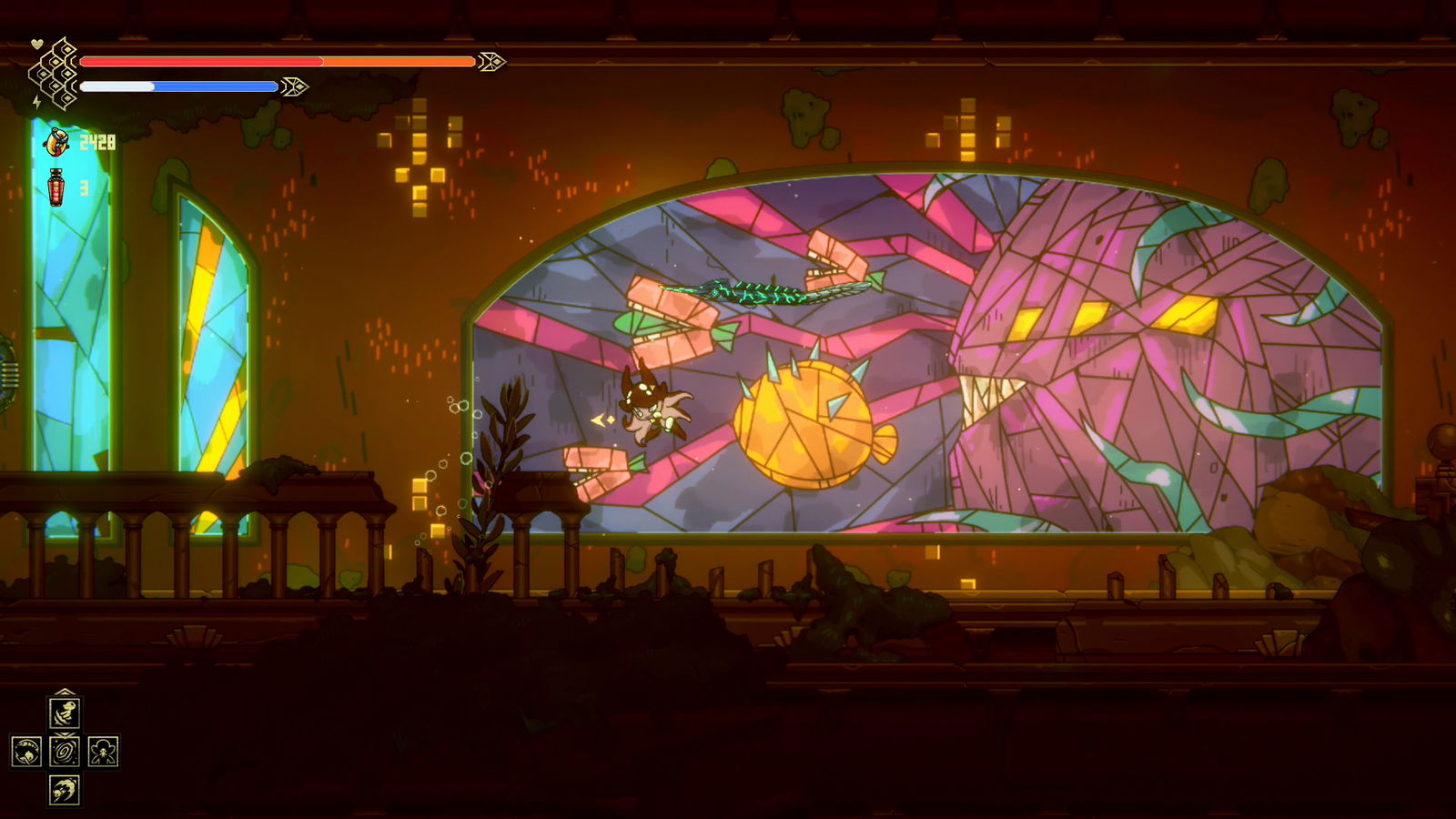The height and width of the screenshot is (819, 1456).
Task: Click the heart icon above the emblem
Action: pyautogui.click(x=37, y=44)
